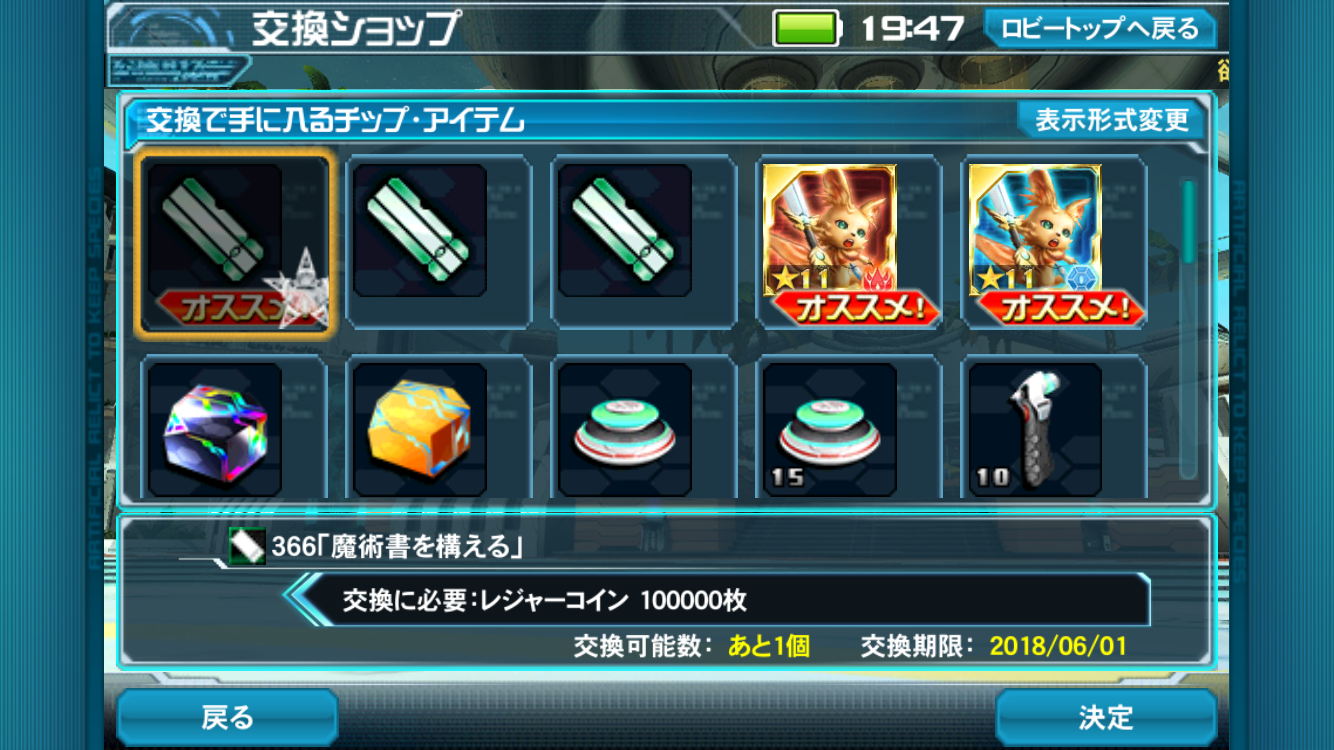Select the second green chip in top row

coord(436,240)
